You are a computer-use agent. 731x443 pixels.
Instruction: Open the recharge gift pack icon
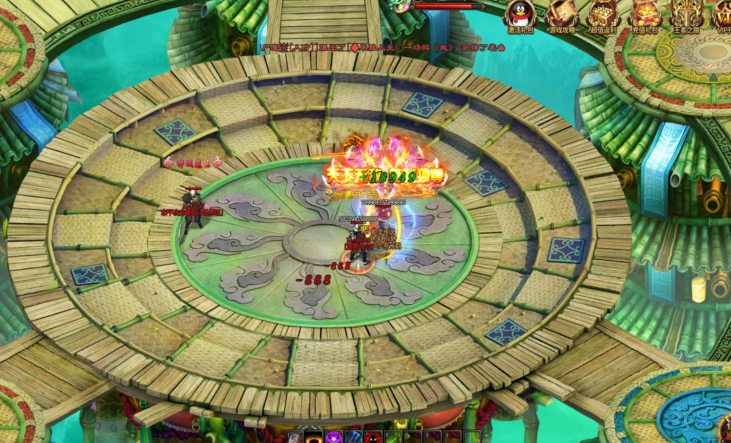[644, 14]
